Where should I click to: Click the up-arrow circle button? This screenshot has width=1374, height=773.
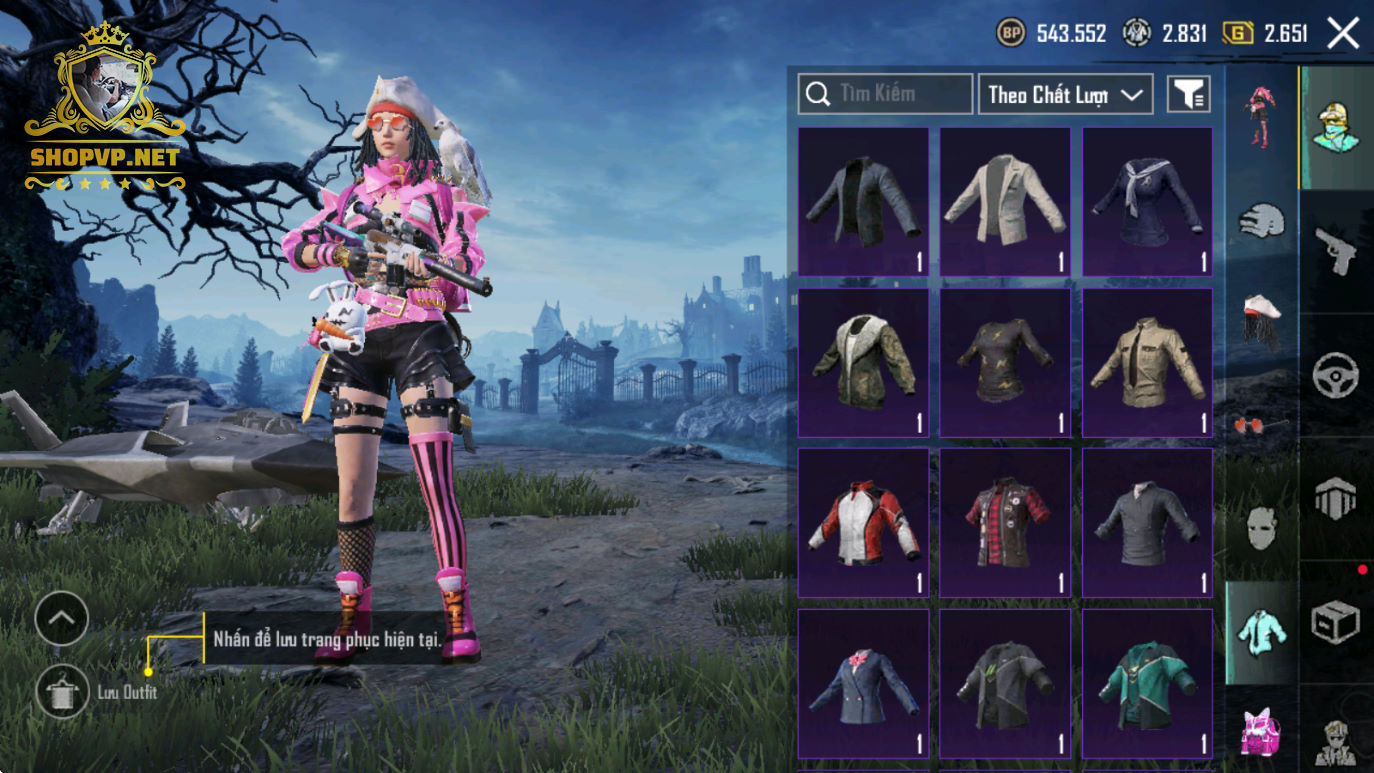pyautogui.click(x=62, y=620)
